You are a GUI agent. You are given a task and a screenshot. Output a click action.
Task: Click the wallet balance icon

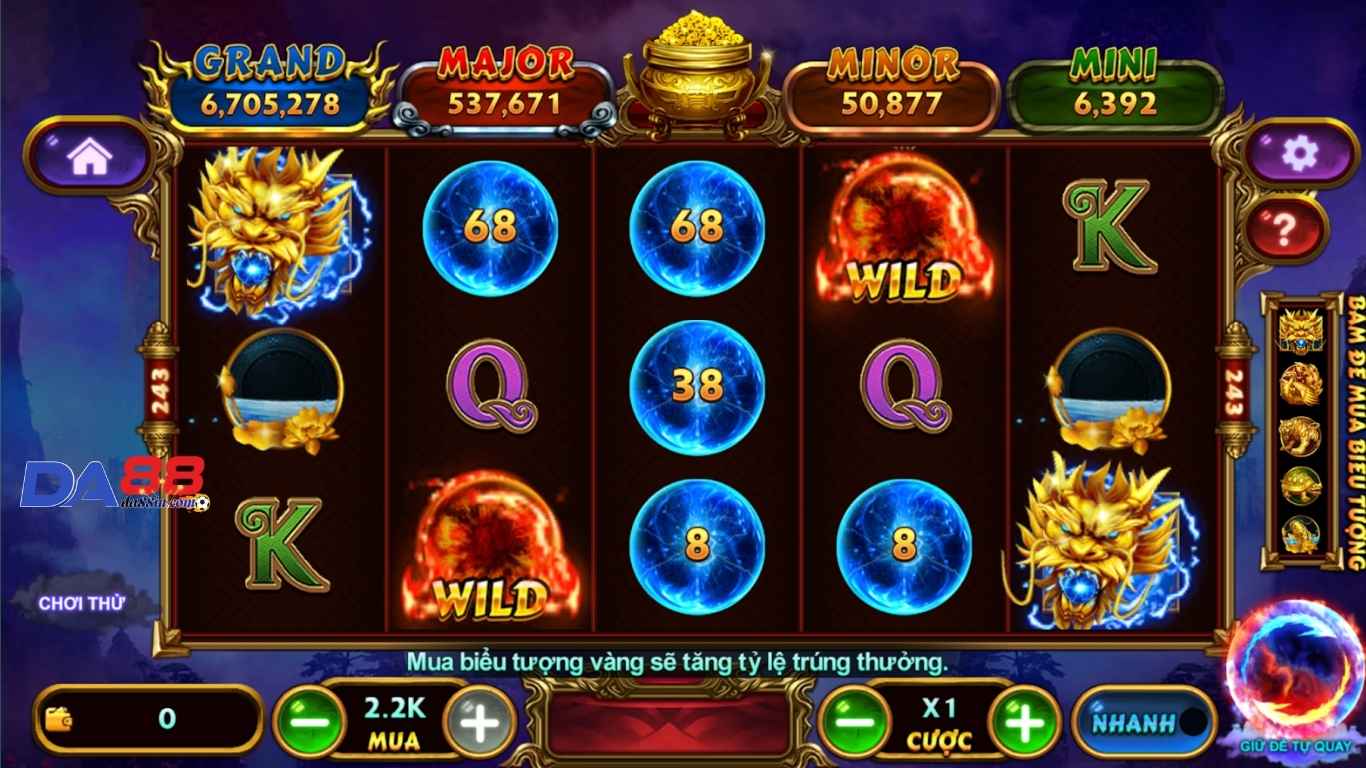click(x=59, y=718)
